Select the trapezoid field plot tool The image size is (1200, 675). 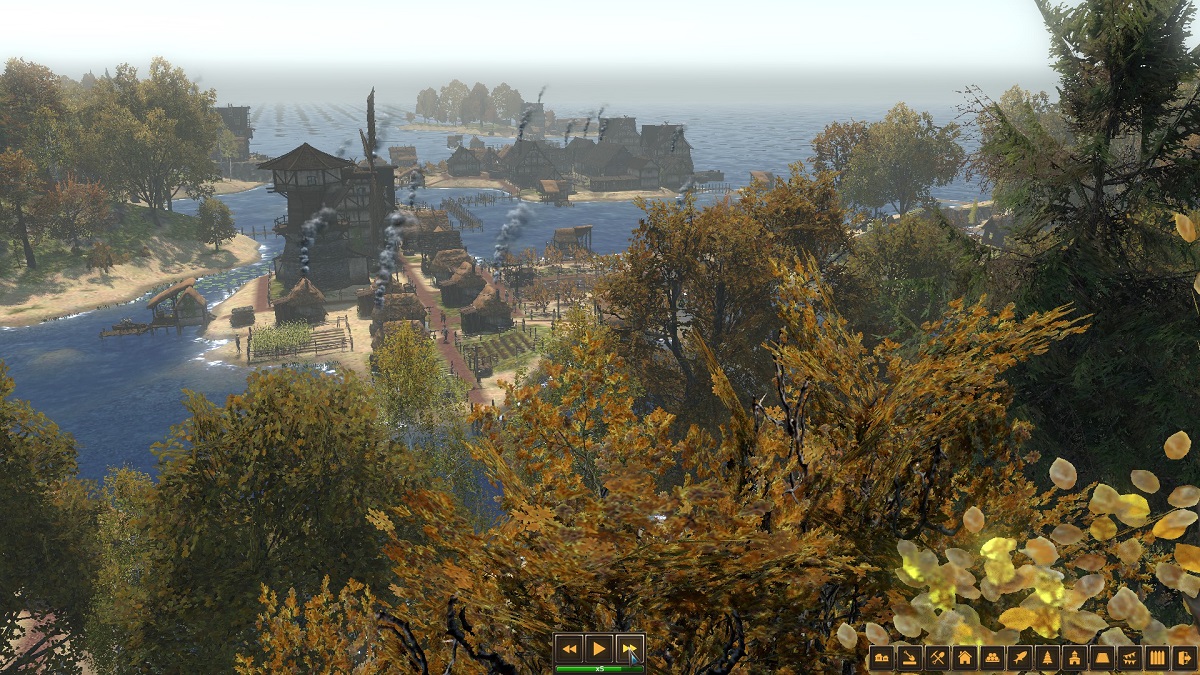tap(1102, 657)
